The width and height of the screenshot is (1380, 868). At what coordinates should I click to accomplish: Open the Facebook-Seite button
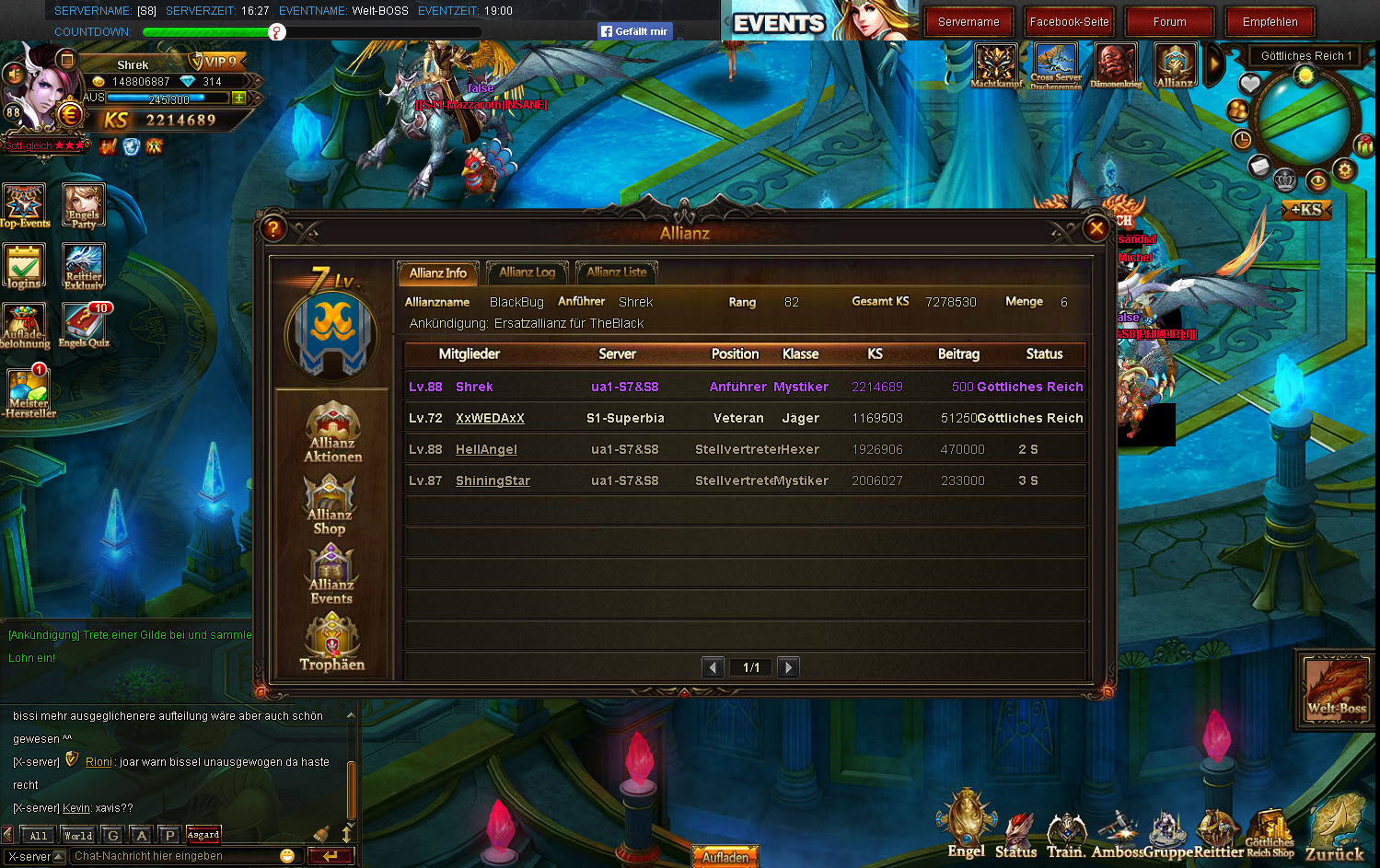(1069, 22)
